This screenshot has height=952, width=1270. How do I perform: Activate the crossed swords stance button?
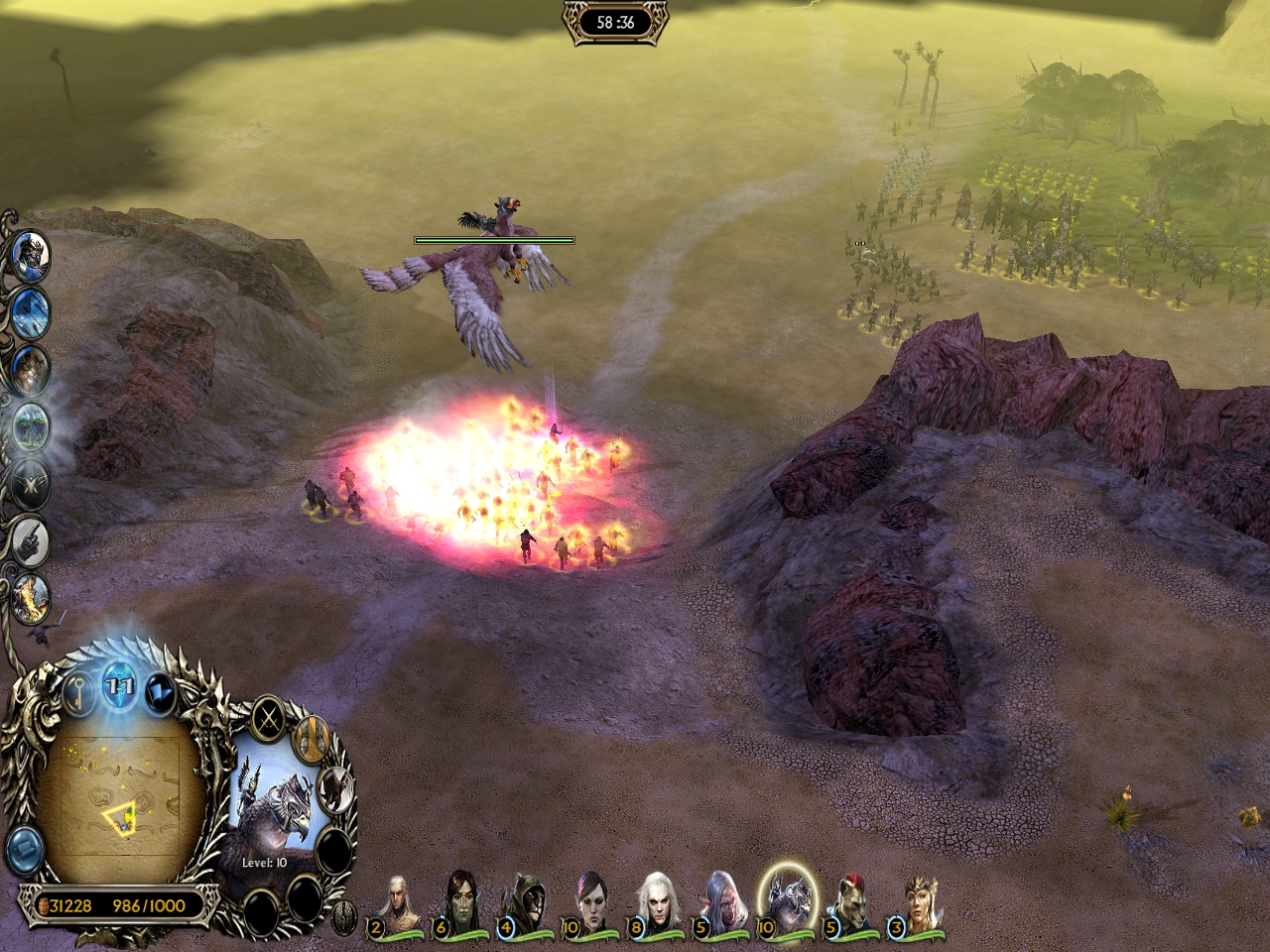[268, 716]
